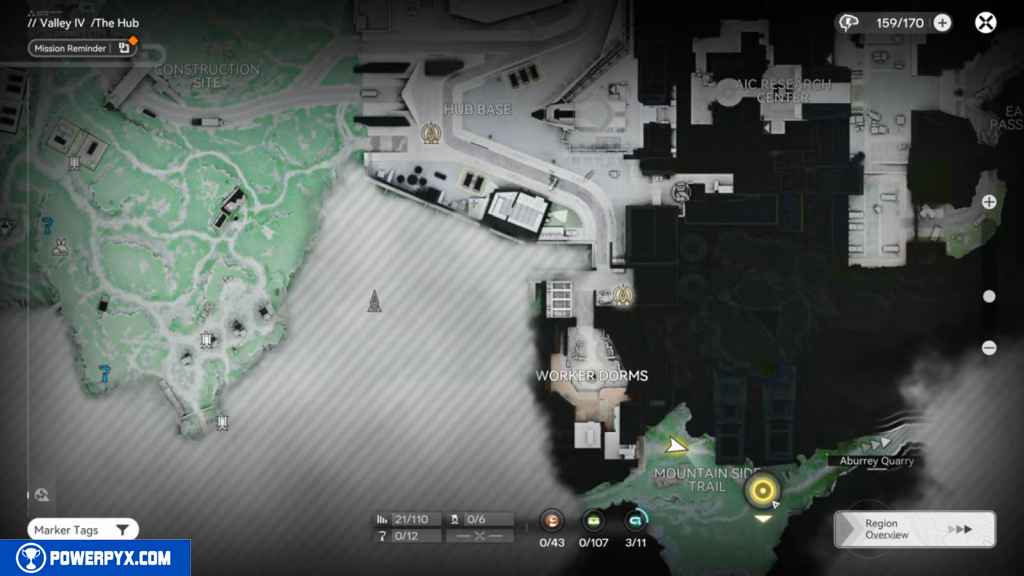This screenshot has width=1024, height=576.
Task: Open the Region Overview panel
Action: 914,529
